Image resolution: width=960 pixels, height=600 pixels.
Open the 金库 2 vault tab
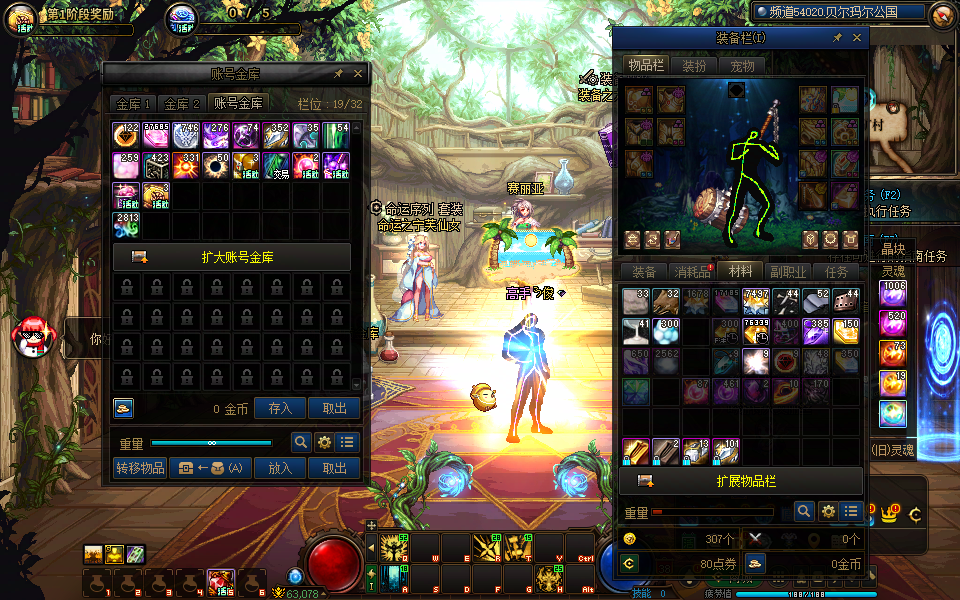[x=182, y=103]
